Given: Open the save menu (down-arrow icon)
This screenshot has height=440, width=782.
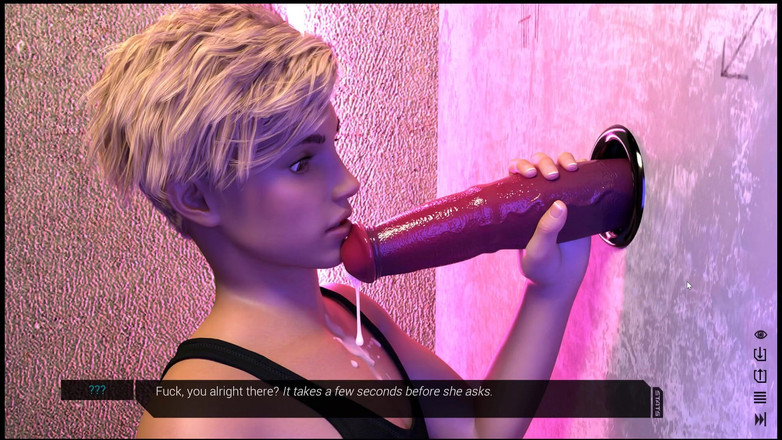Looking at the screenshot, I should 760,355.
